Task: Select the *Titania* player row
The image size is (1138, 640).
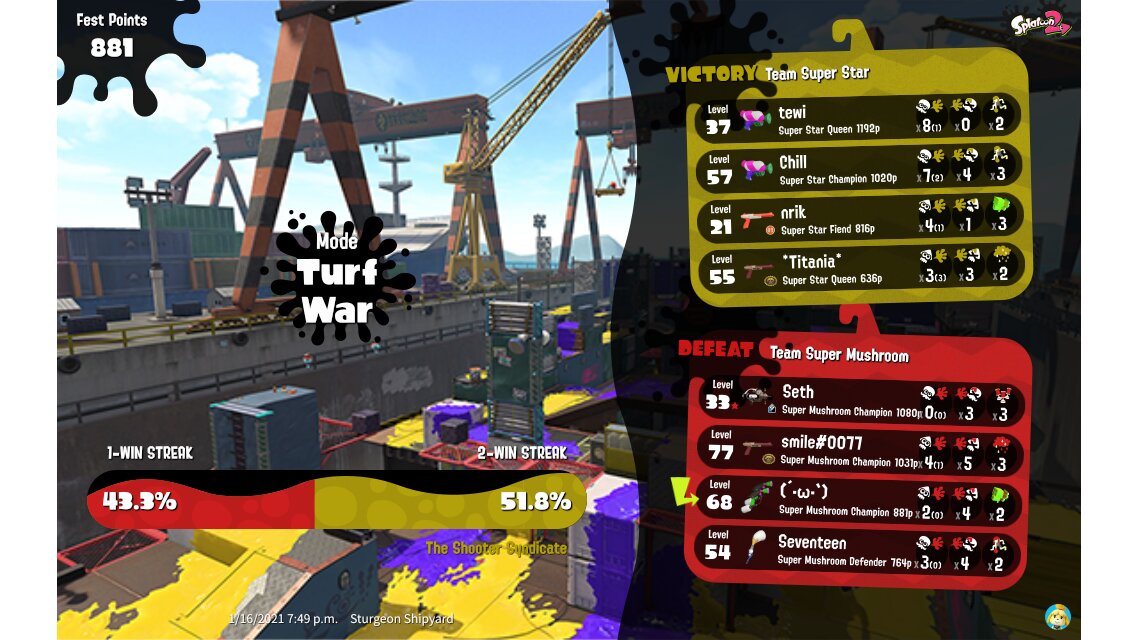Action: tap(860, 267)
